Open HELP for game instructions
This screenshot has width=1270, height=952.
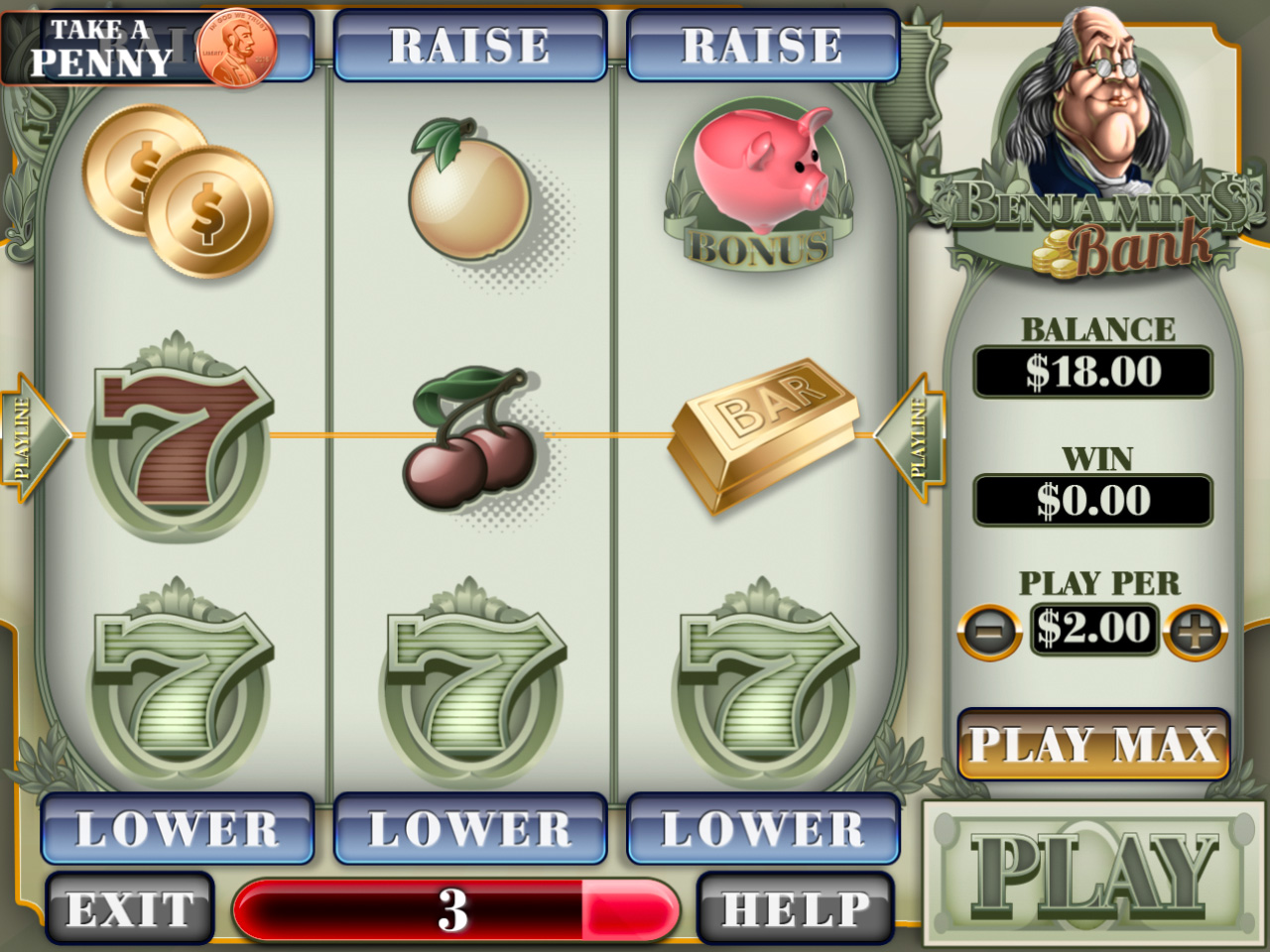[789, 905]
